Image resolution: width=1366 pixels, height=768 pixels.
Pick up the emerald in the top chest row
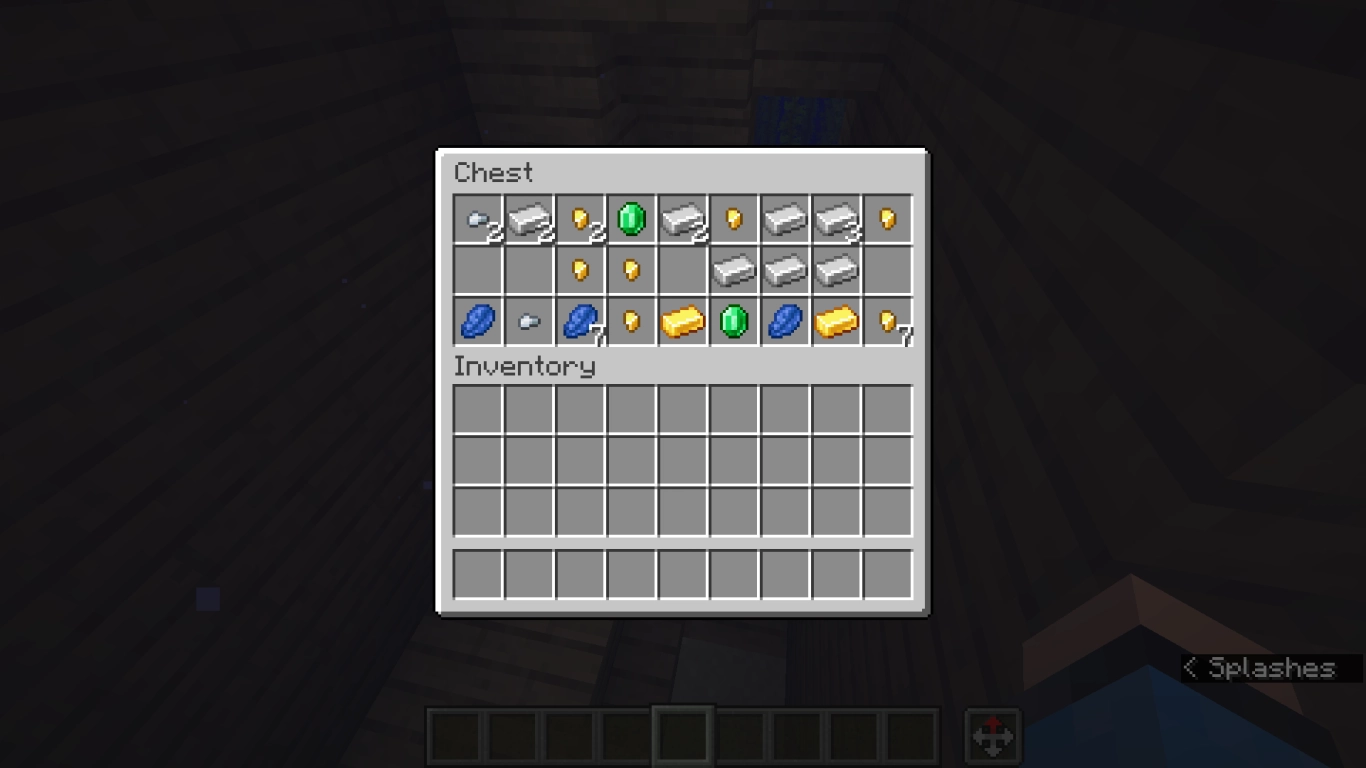[x=632, y=220]
